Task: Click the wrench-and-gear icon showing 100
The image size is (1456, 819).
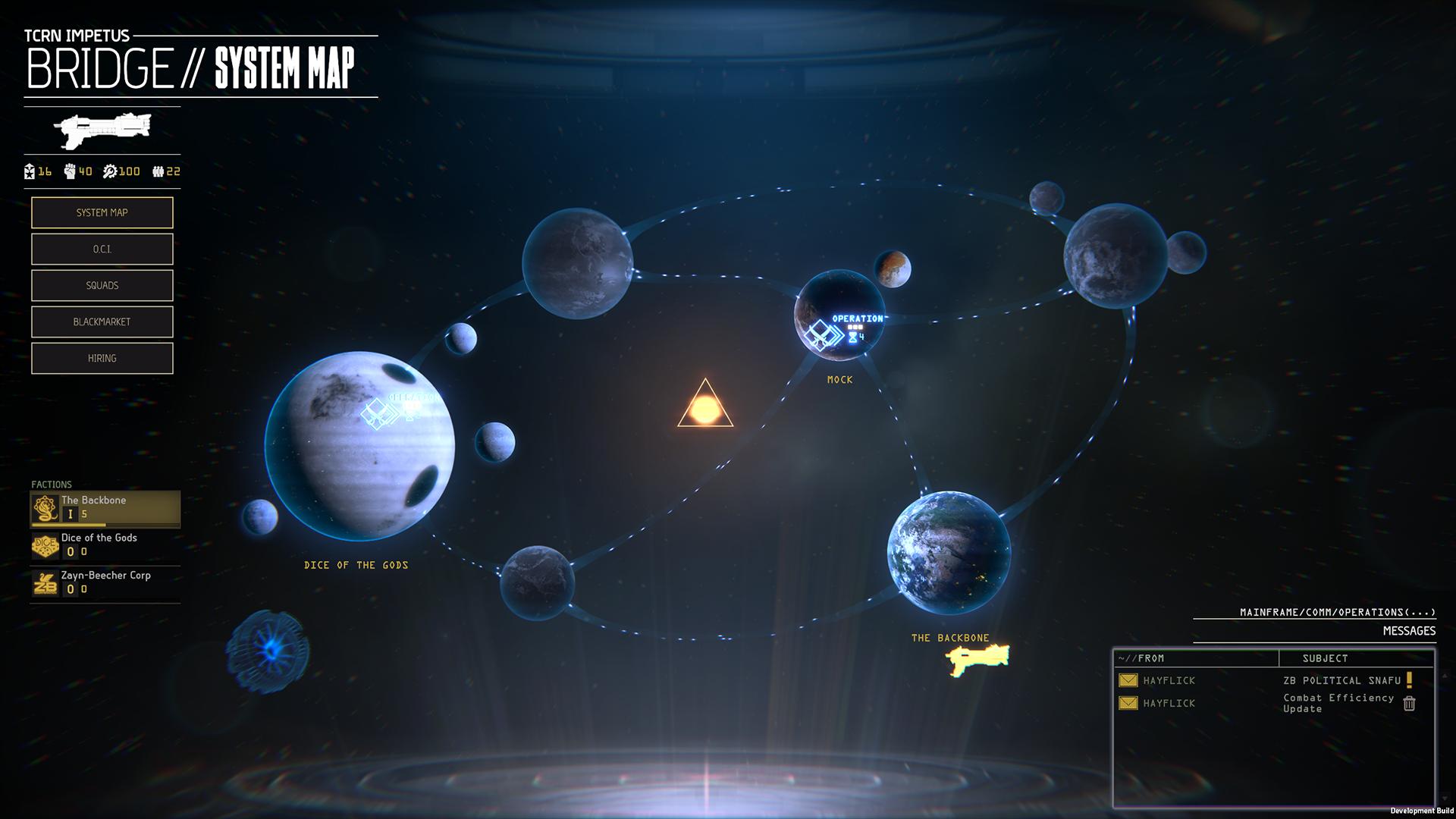Action: [111, 171]
